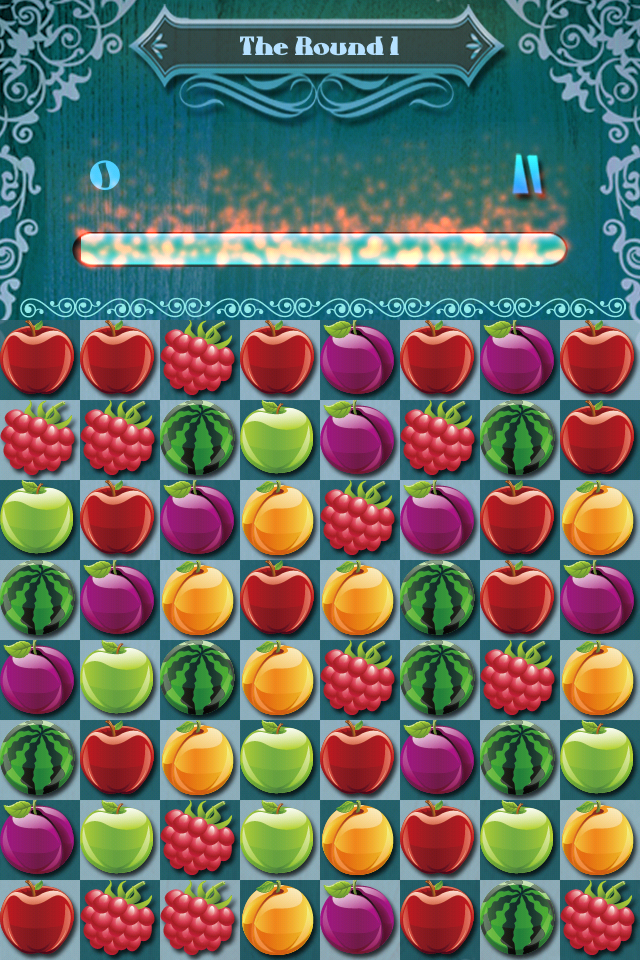Pause the game with the pause icon

point(527,174)
